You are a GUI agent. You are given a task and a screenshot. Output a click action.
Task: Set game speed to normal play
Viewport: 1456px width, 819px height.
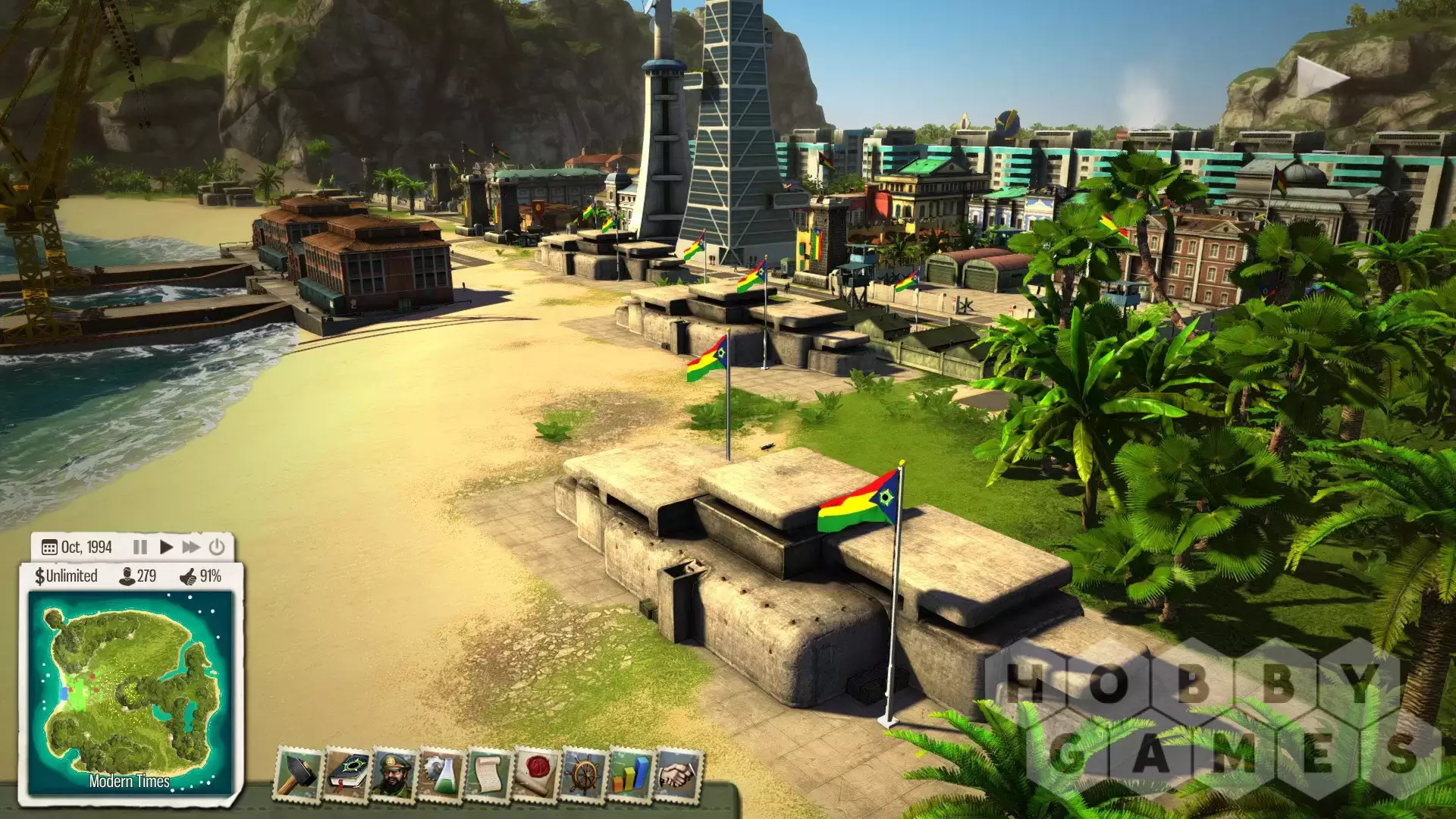click(x=166, y=547)
